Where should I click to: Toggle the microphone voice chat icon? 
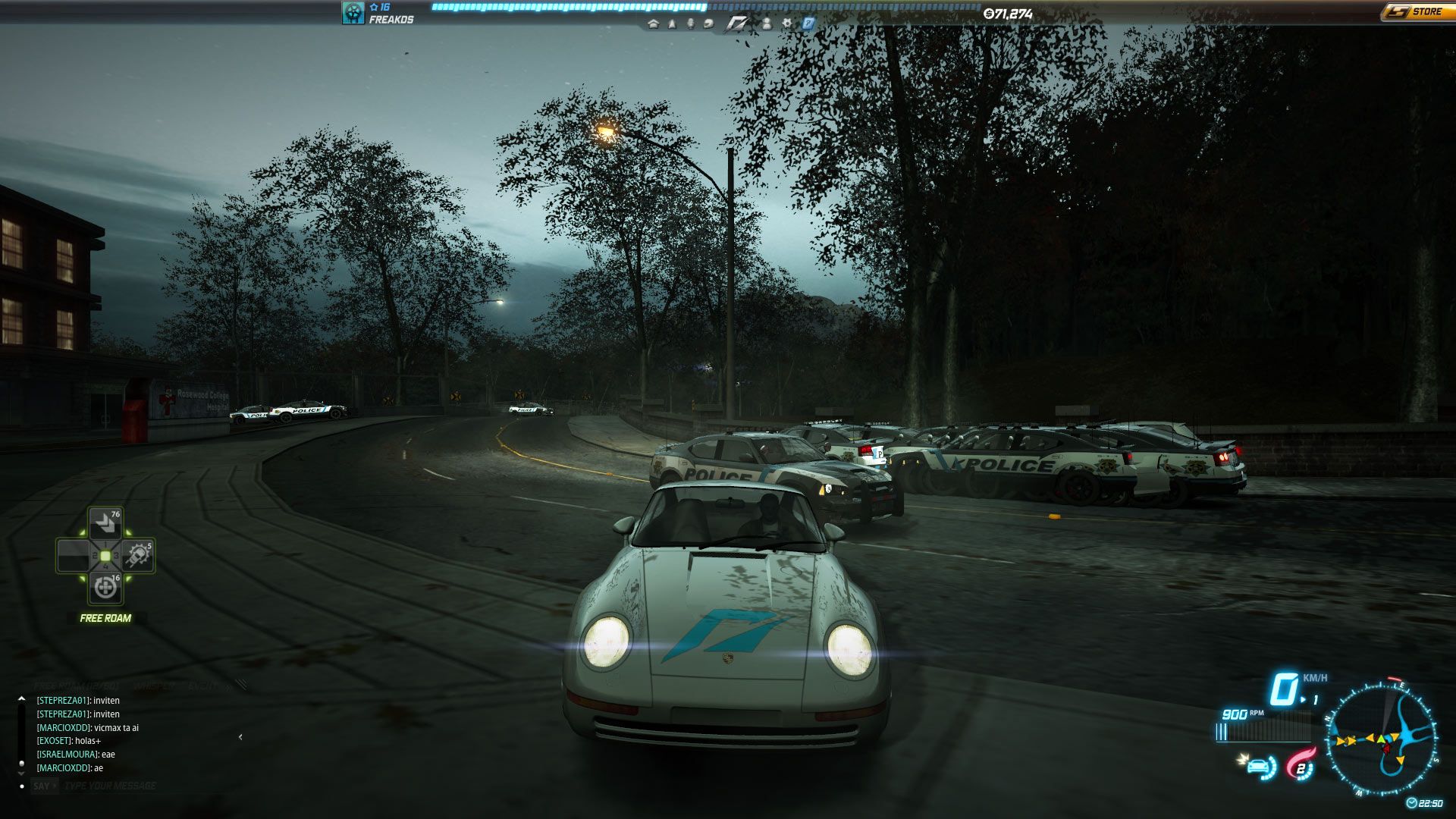[690, 24]
